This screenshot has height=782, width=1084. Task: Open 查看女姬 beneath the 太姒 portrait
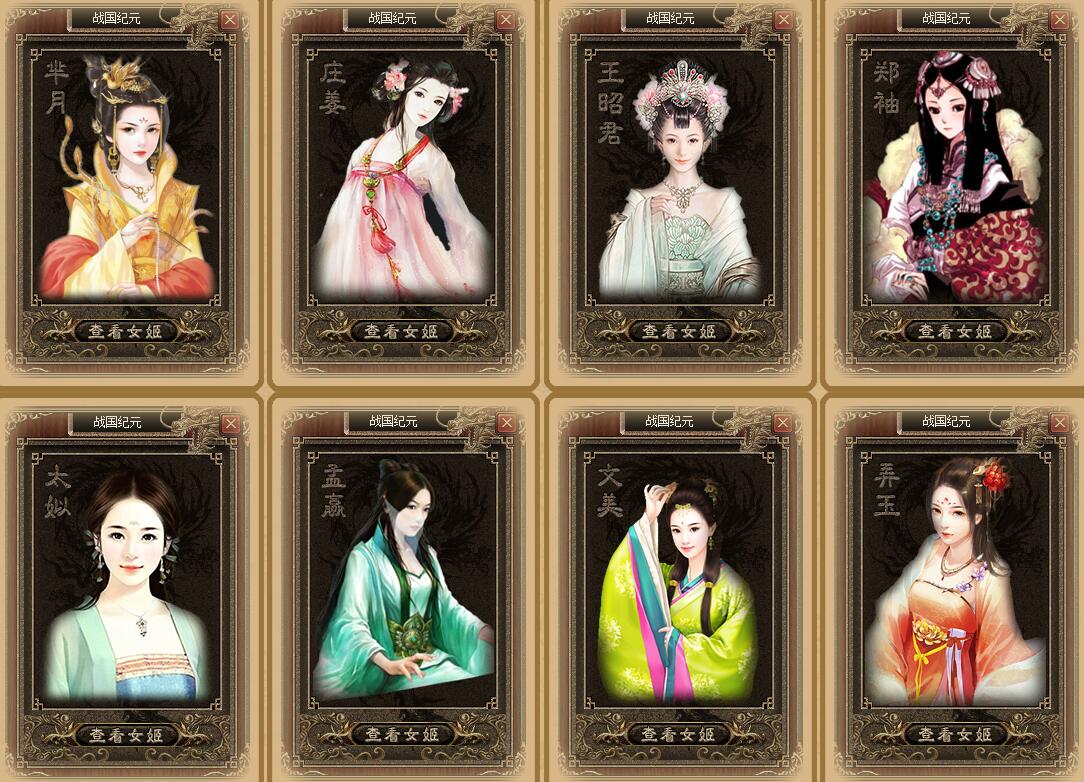click(126, 735)
